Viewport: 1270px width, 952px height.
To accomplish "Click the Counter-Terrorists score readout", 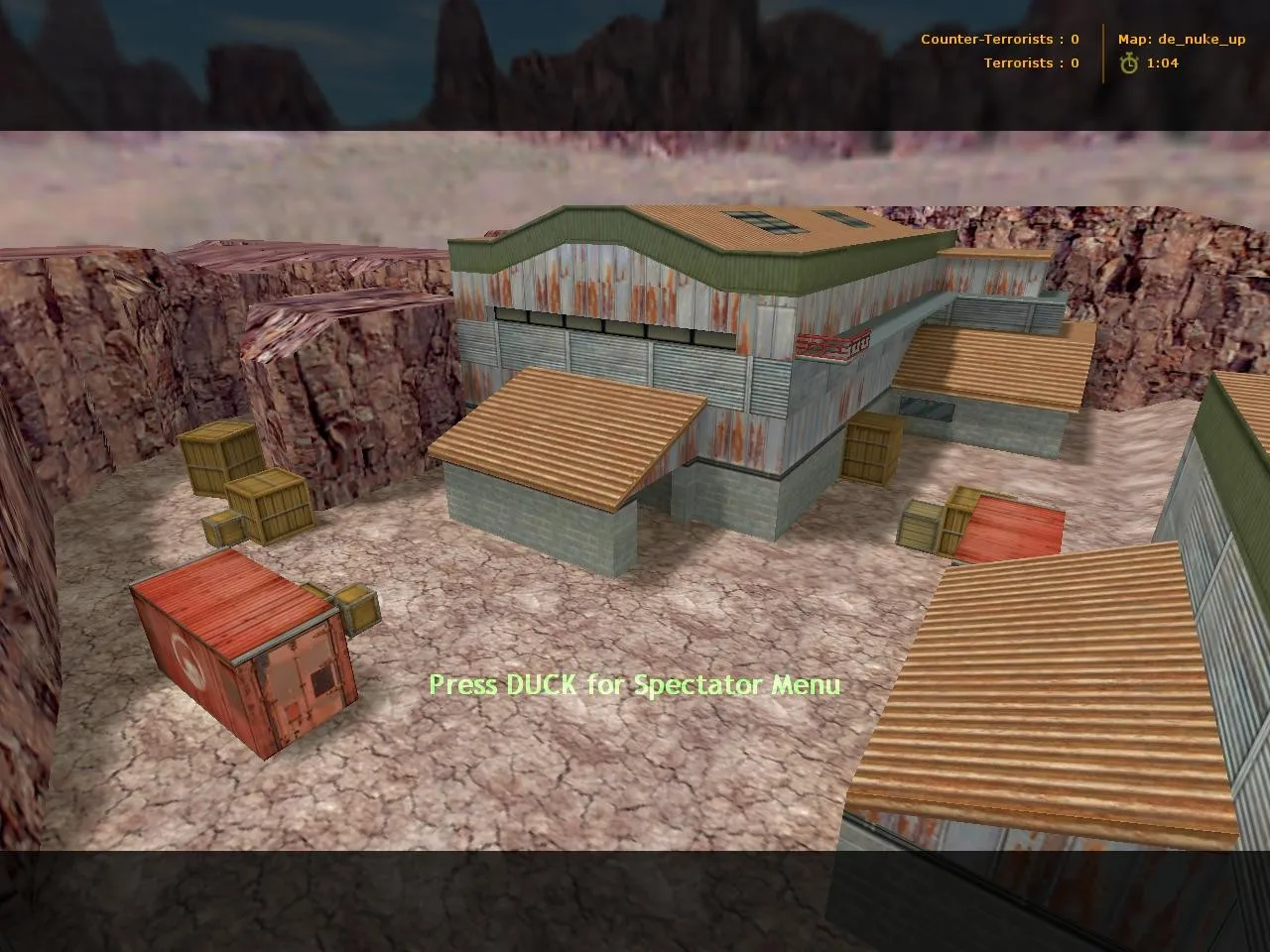I will click(x=1000, y=40).
